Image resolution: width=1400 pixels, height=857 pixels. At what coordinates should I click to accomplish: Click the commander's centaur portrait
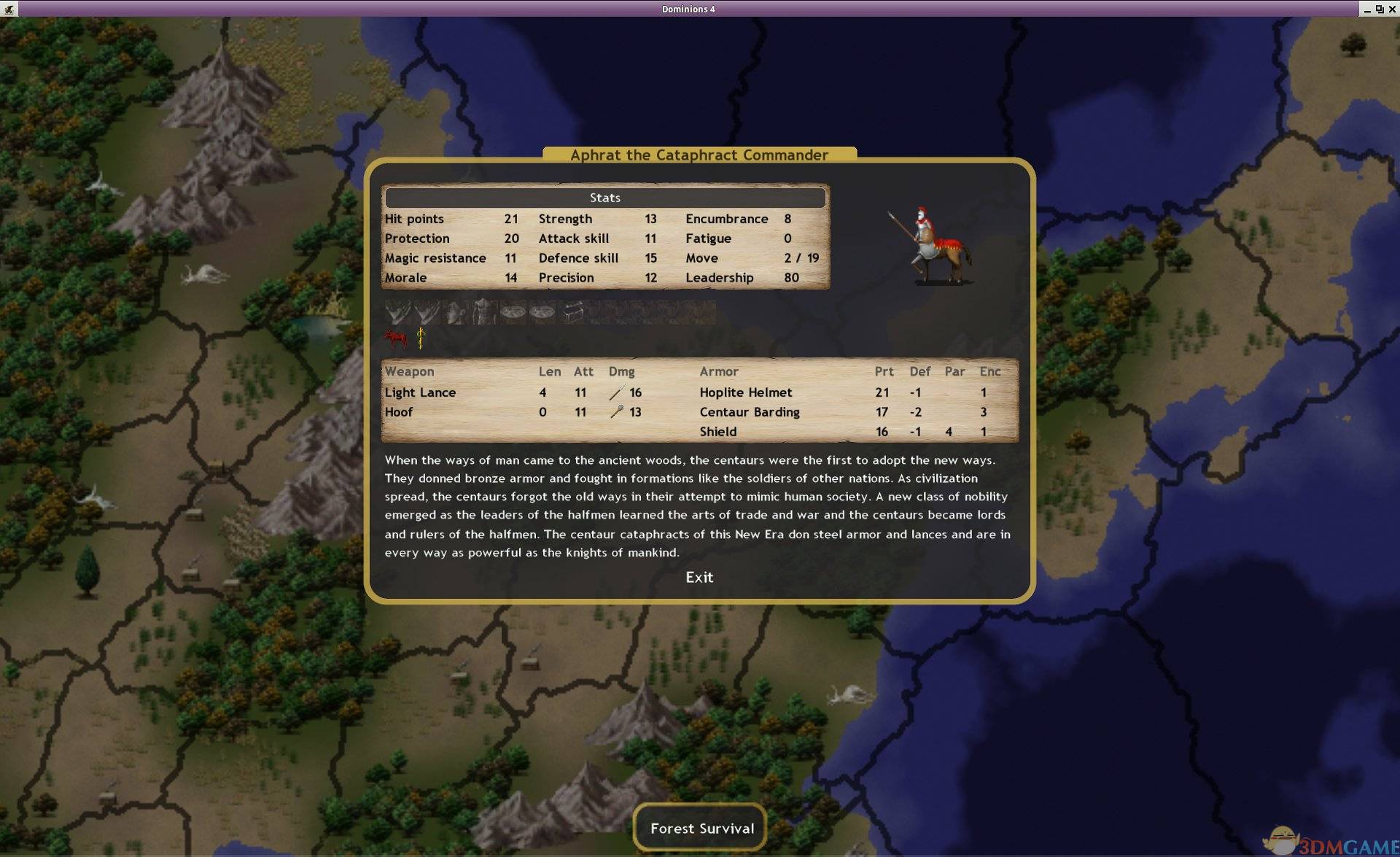pyautogui.click(x=930, y=247)
